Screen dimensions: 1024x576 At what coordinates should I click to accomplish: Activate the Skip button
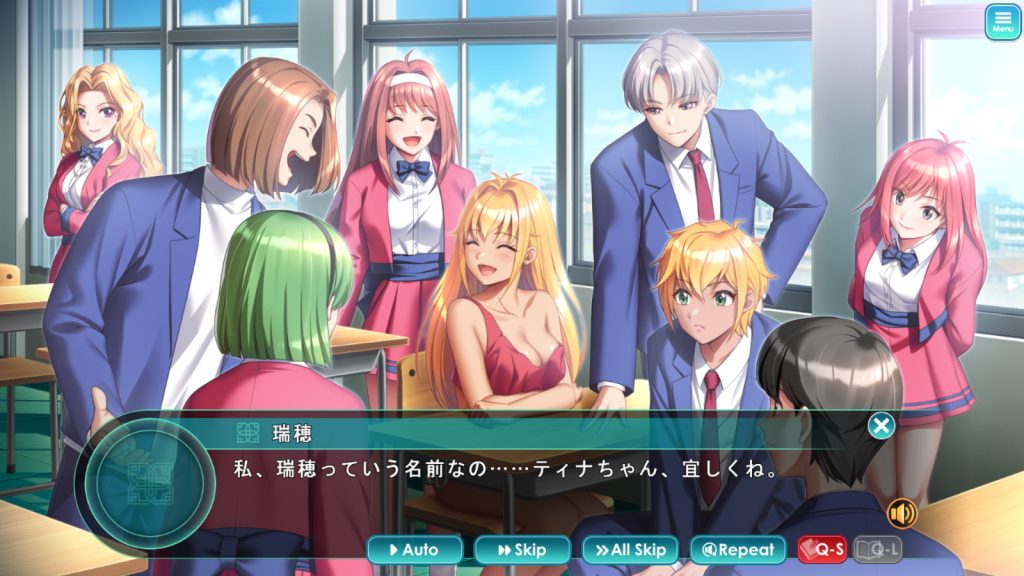coord(522,549)
